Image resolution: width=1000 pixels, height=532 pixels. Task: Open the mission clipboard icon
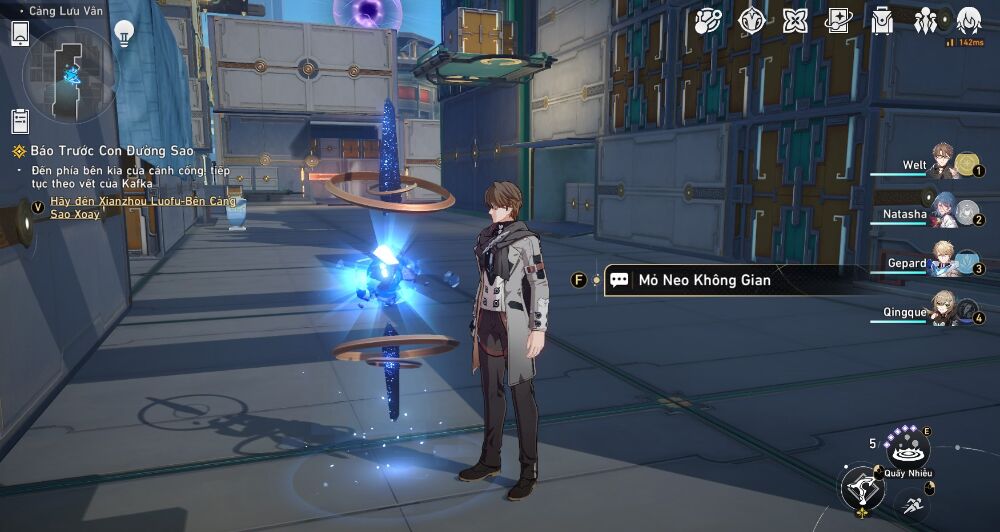coord(20,121)
